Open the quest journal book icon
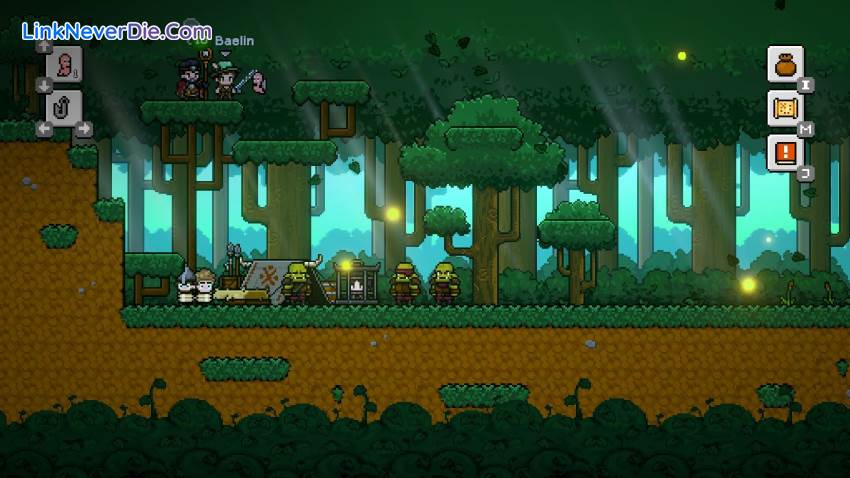Screen dimensions: 850x478 point(785,152)
